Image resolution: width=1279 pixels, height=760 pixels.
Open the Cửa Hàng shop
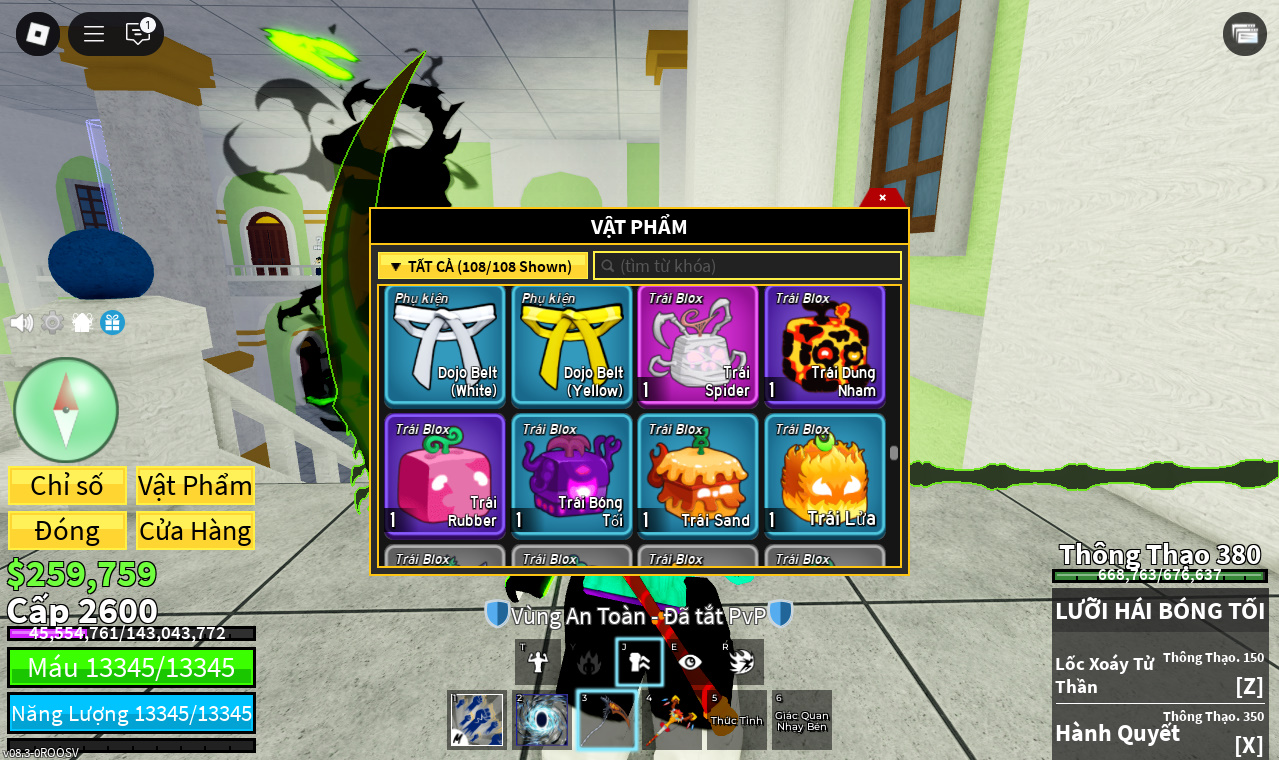[195, 531]
